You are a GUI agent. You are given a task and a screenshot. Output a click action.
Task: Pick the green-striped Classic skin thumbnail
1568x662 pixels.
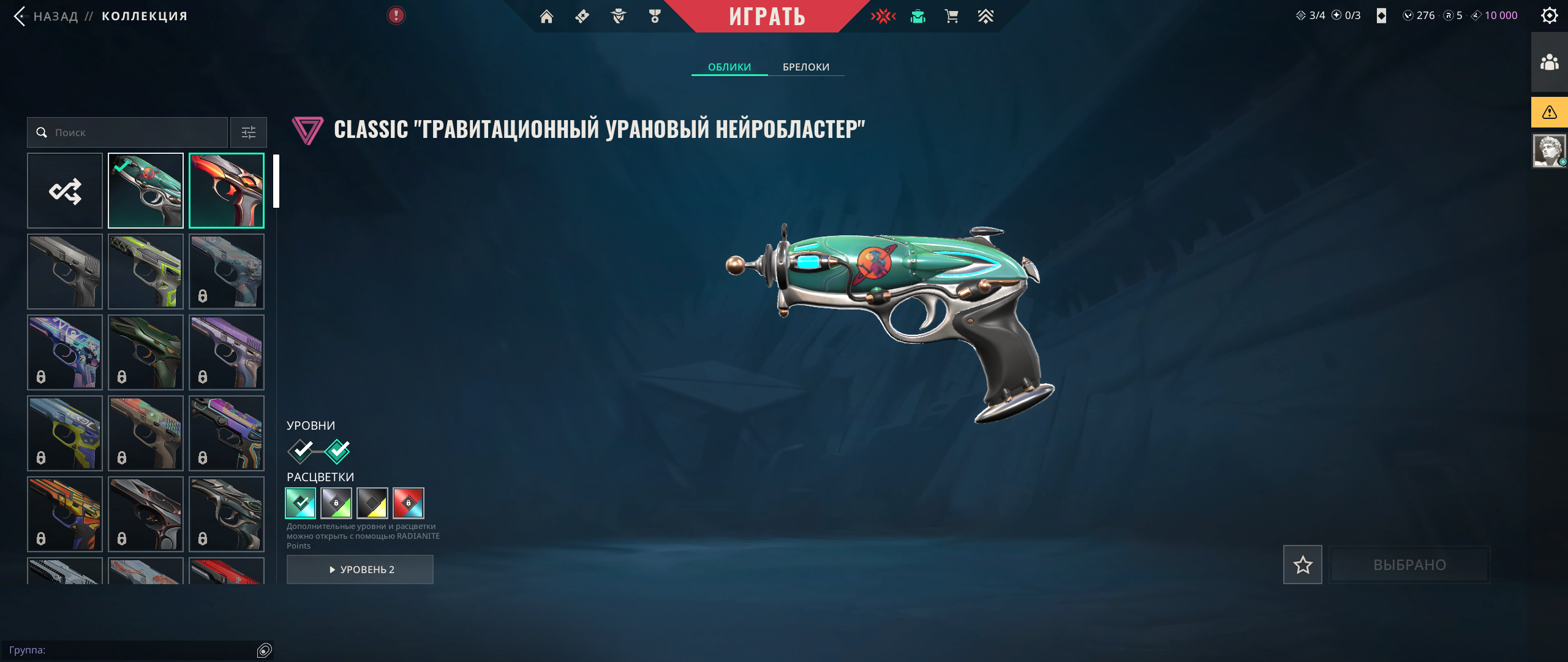[x=146, y=272]
